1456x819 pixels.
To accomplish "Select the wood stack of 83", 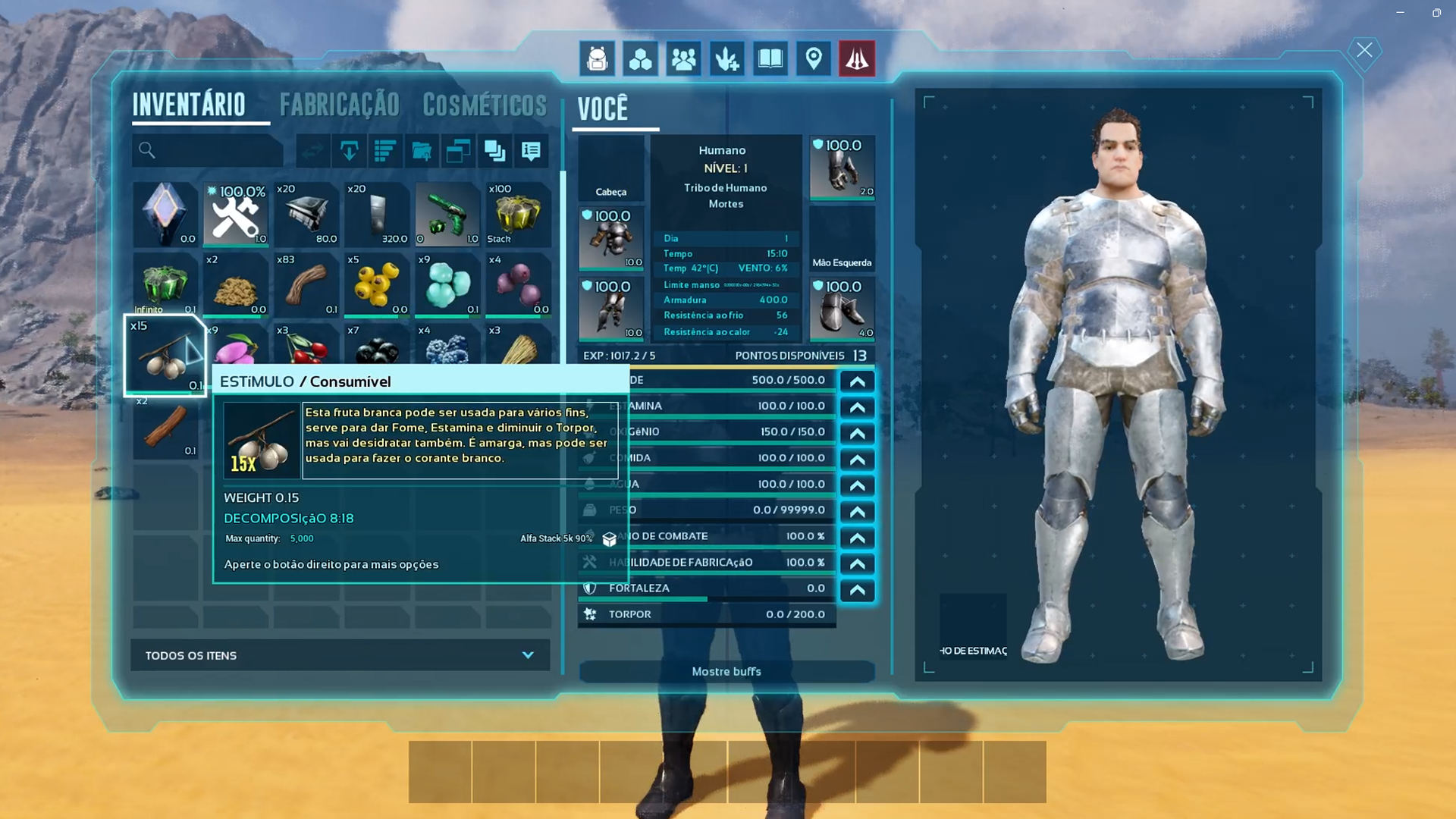I will pyautogui.click(x=306, y=284).
